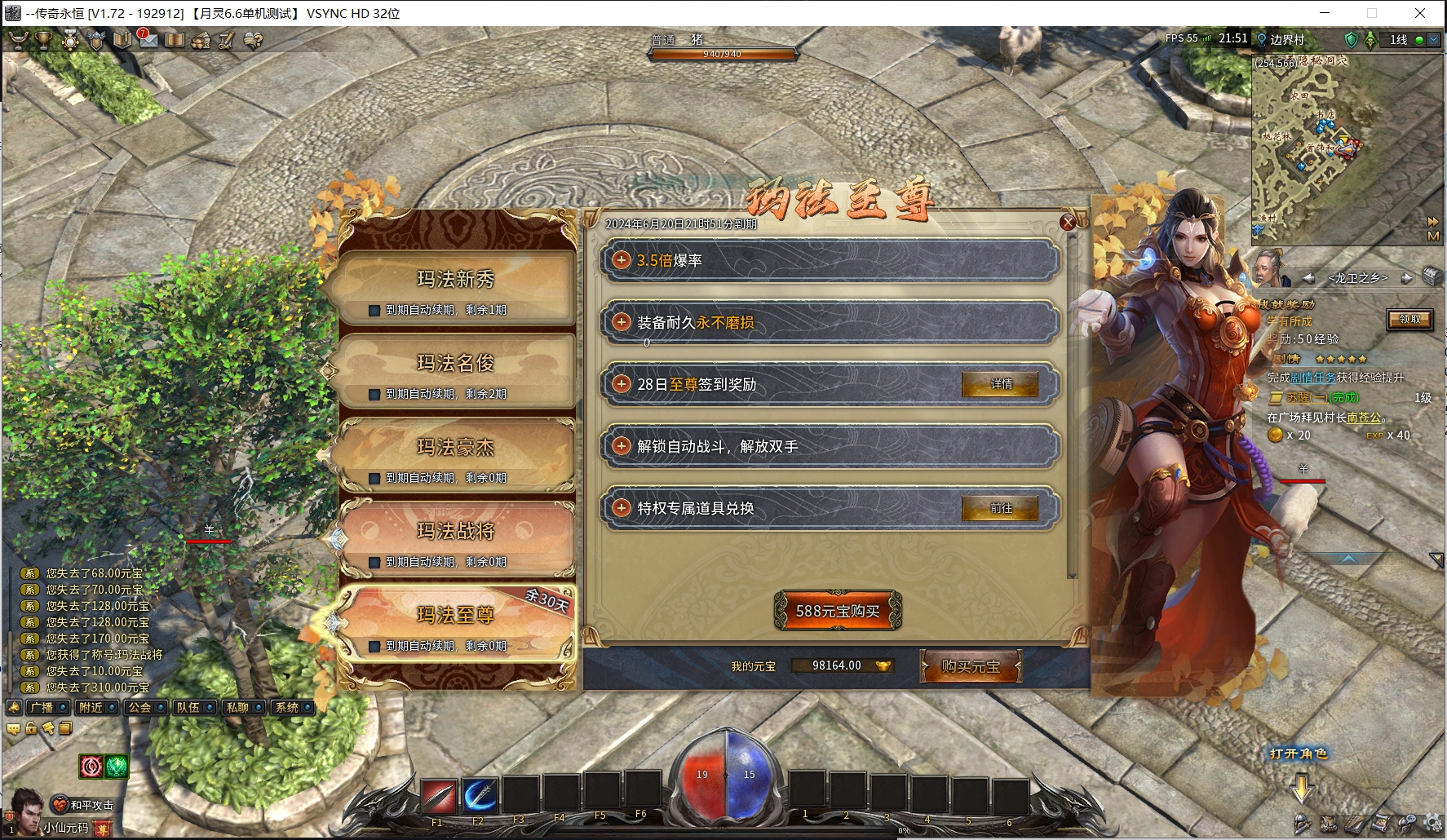Activate the F1 red slash skill
The width and height of the screenshot is (1447, 840).
(438, 796)
